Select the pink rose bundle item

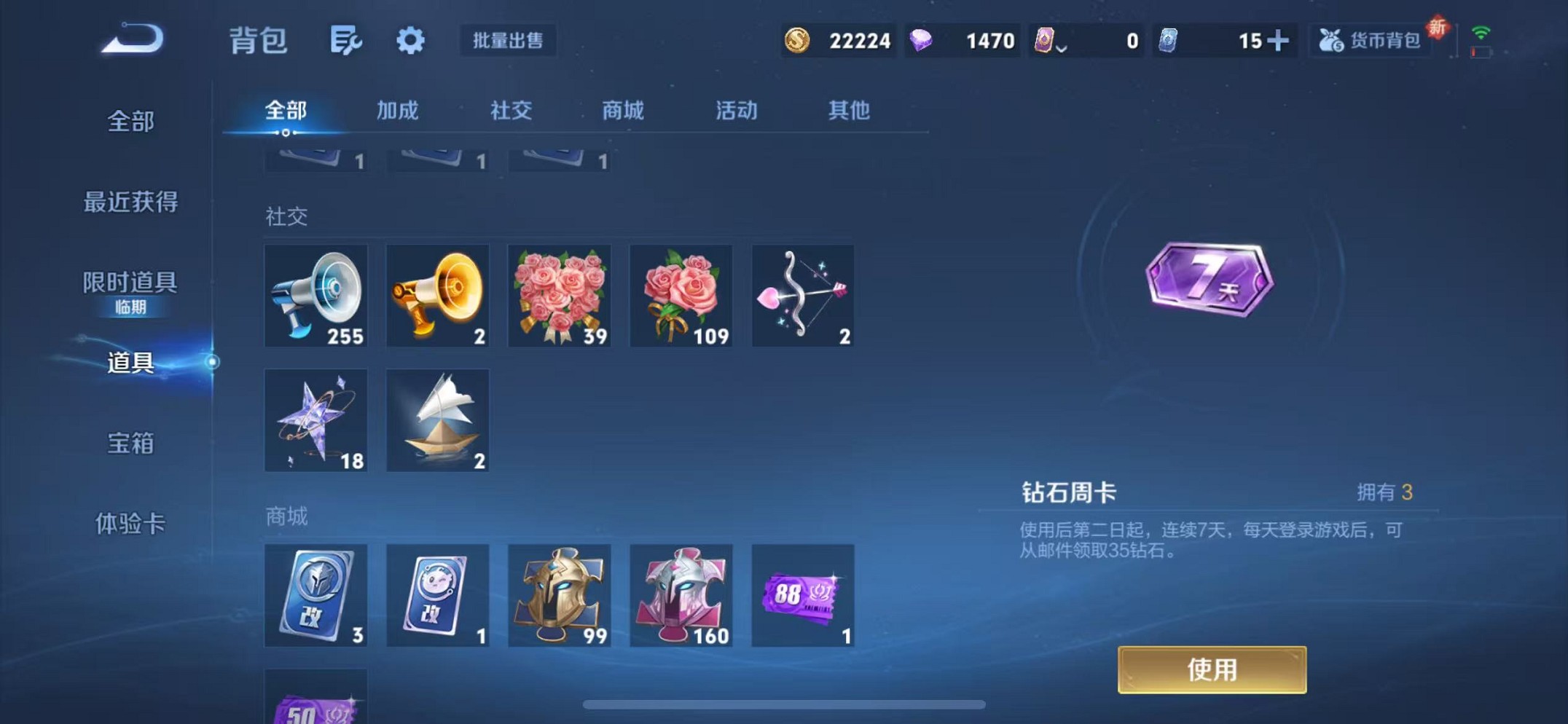[681, 296]
